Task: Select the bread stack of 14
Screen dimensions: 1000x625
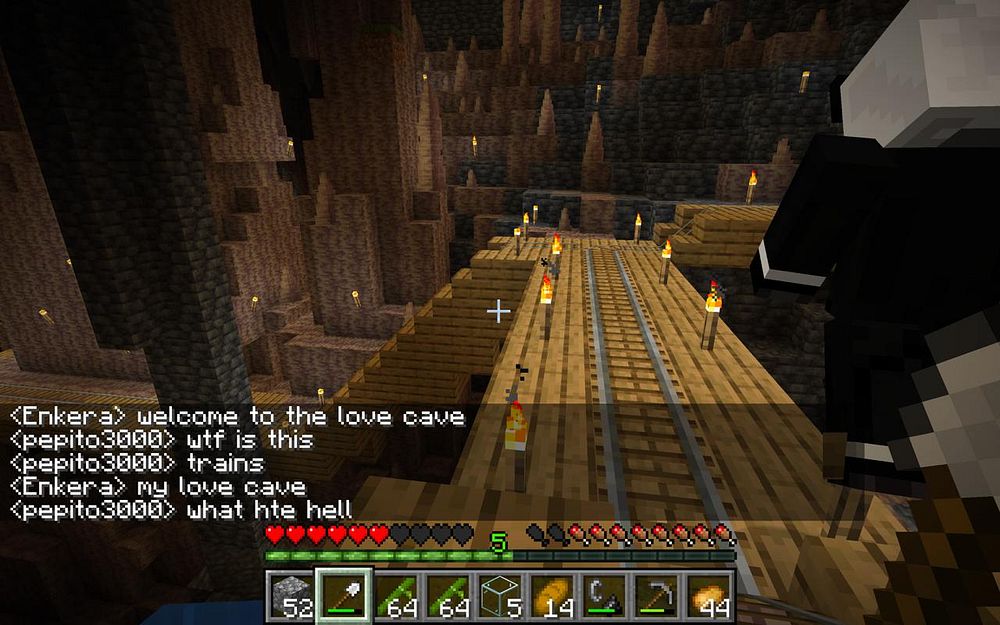Action: coord(550,595)
